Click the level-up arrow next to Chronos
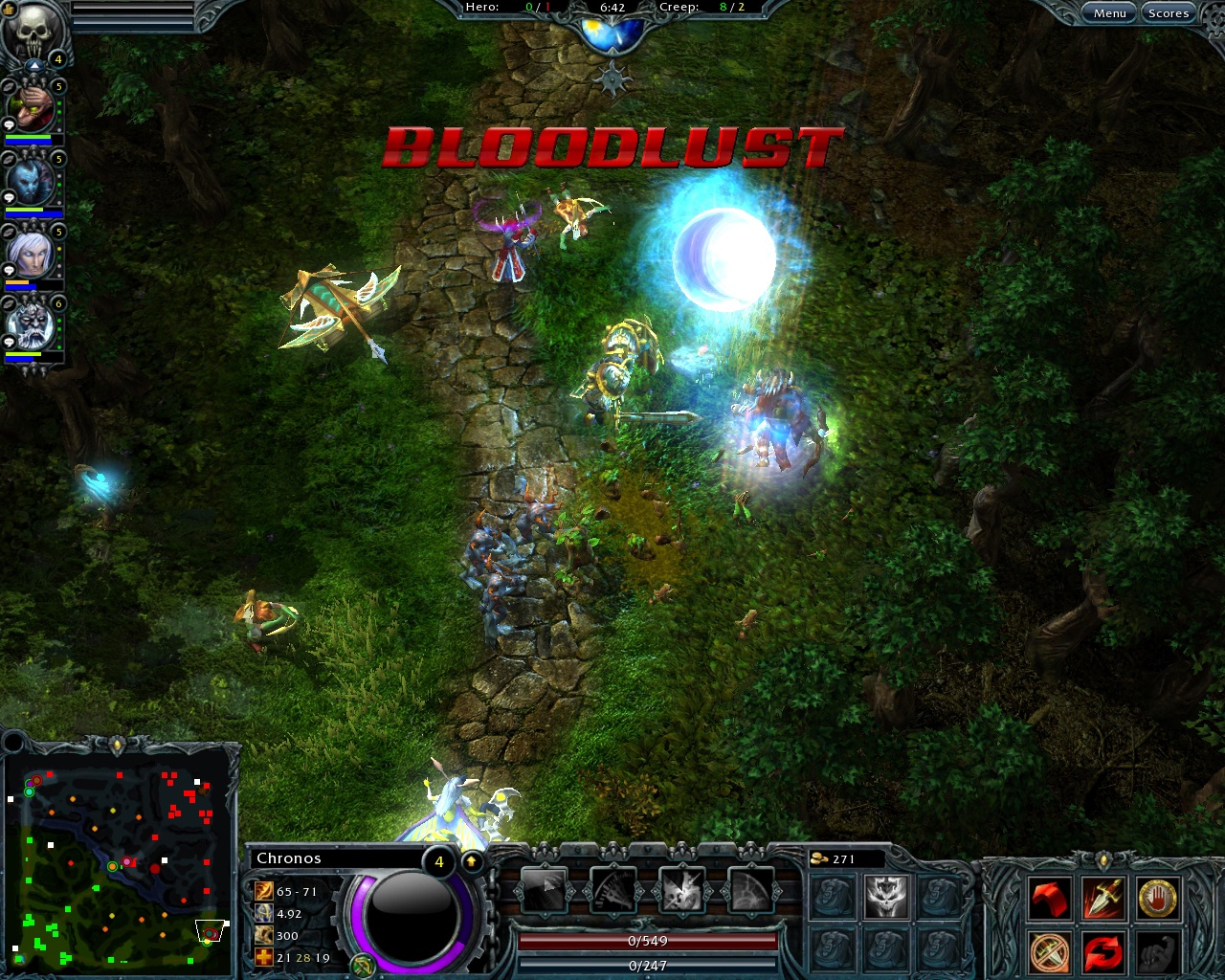The image size is (1225, 980). coord(470,860)
